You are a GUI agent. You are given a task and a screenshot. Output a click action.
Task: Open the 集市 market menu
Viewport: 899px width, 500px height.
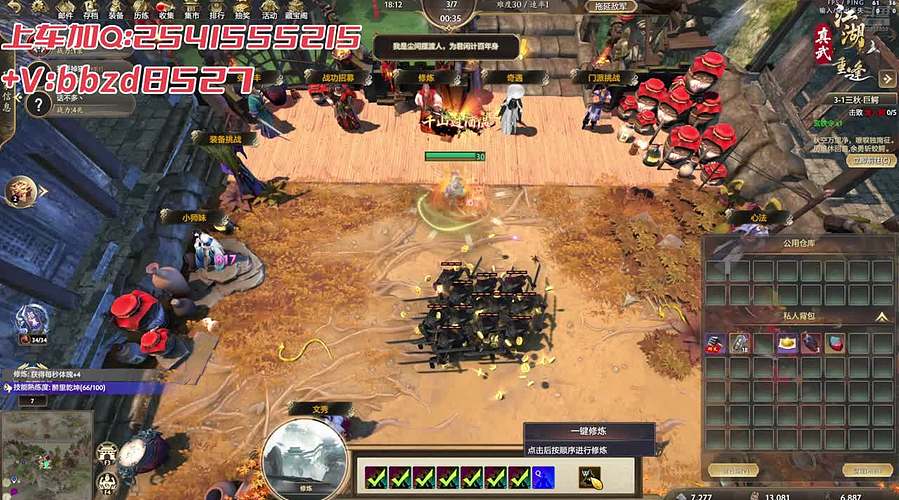tap(191, 9)
